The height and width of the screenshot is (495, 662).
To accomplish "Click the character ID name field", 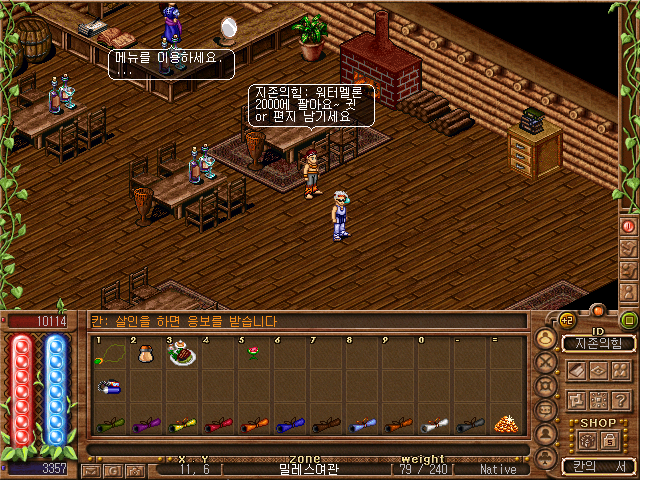I will [x=598, y=344].
